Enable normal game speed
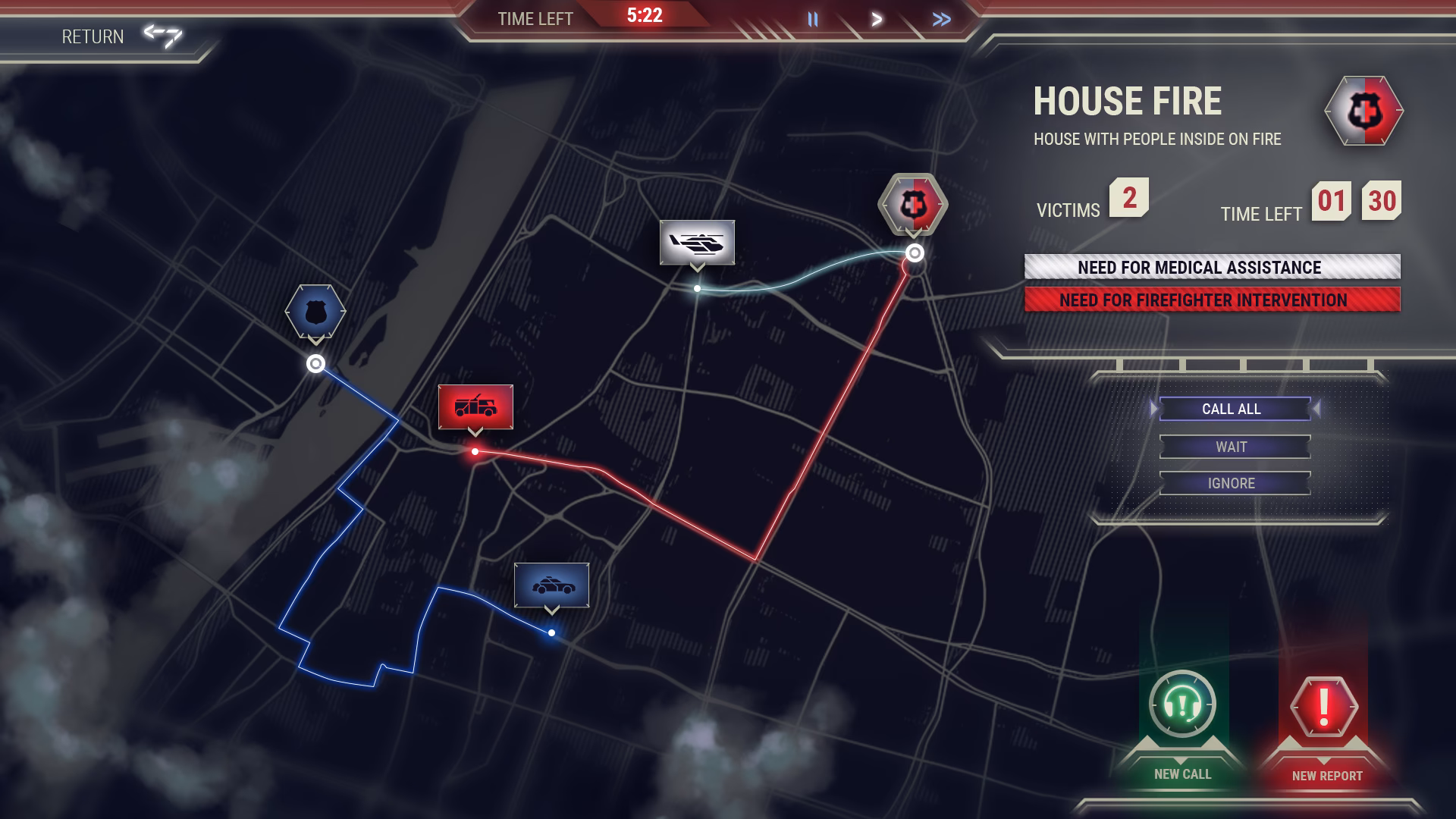 (876, 20)
